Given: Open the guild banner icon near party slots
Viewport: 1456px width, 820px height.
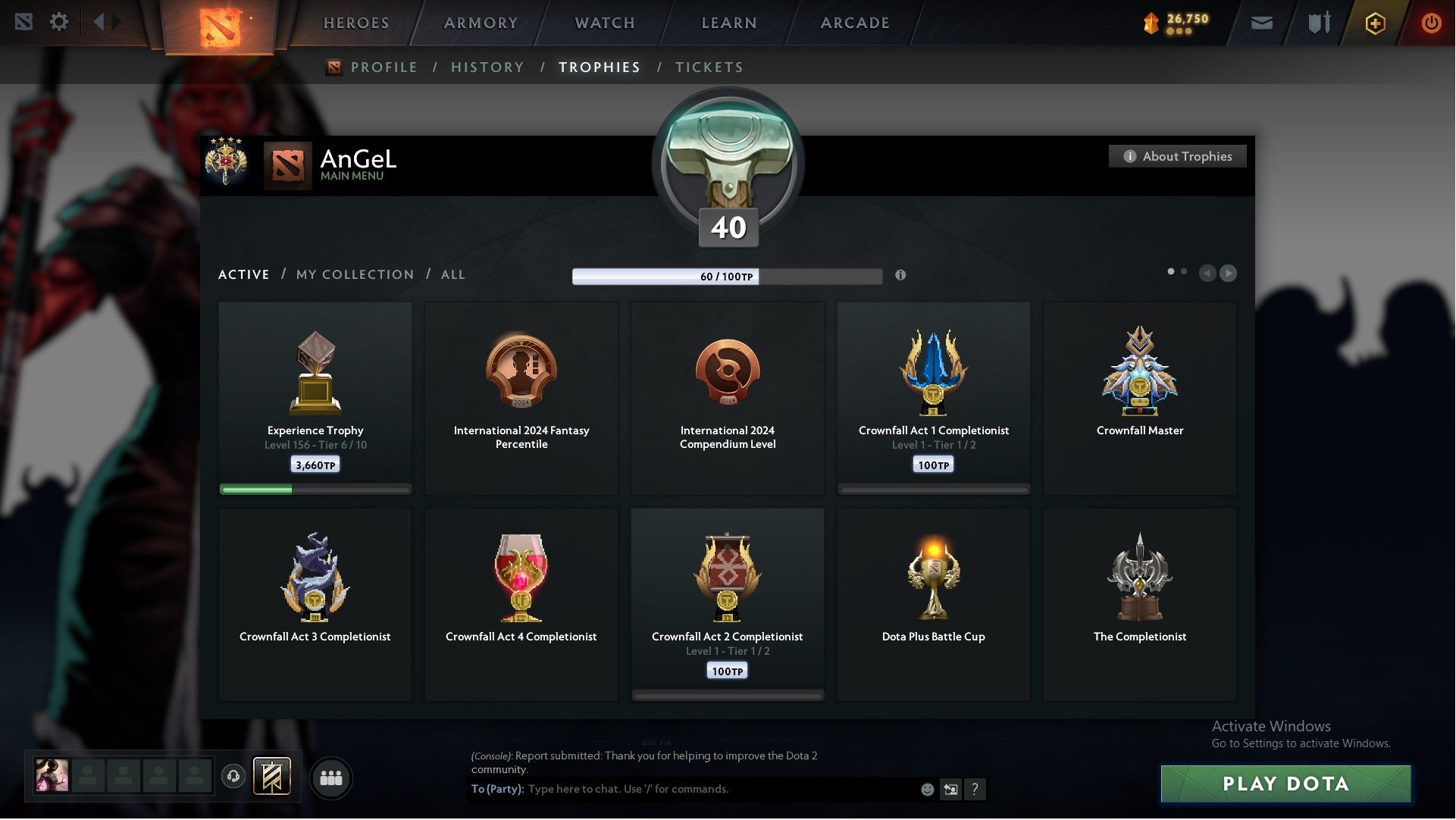Looking at the screenshot, I should [273, 778].
